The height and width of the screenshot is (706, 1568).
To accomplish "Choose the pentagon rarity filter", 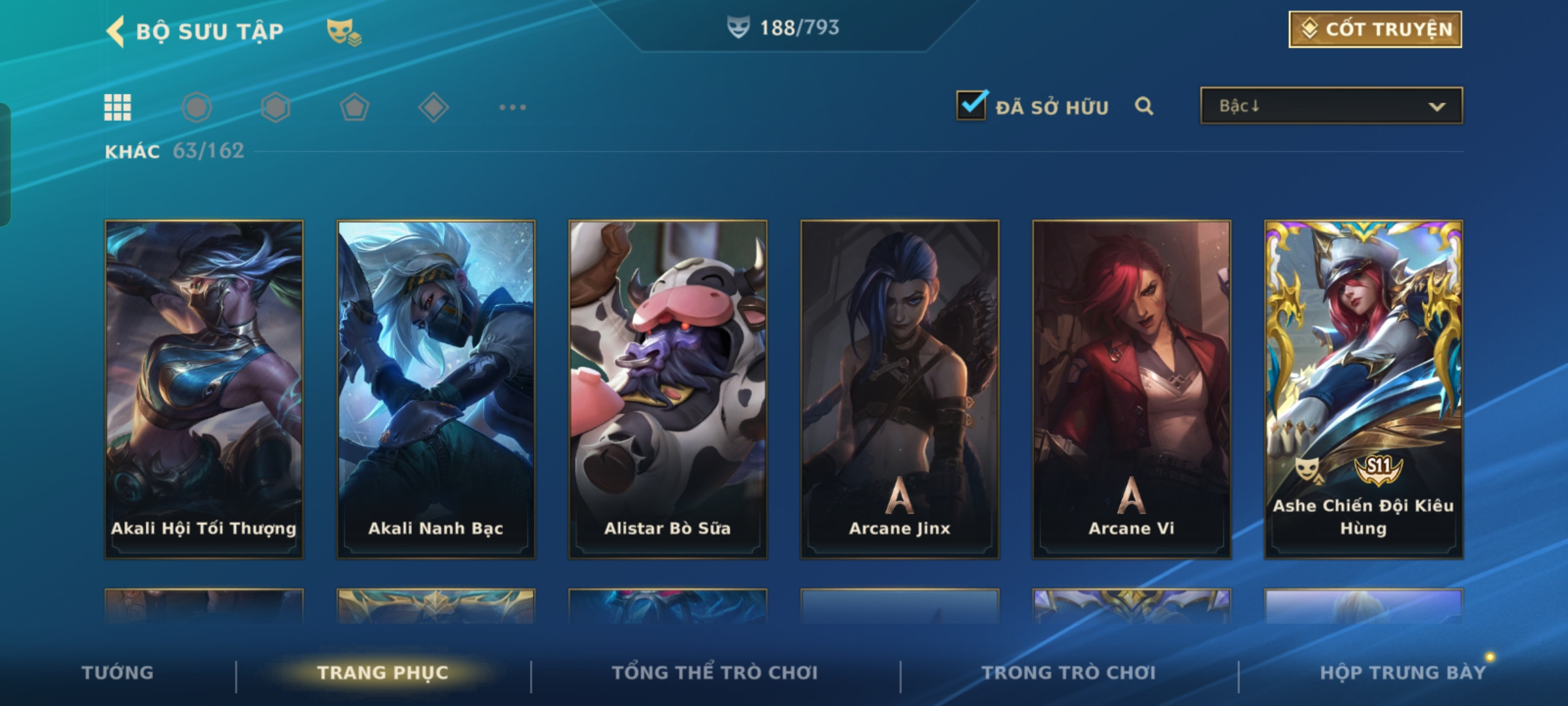I will [x=354, y=107].
